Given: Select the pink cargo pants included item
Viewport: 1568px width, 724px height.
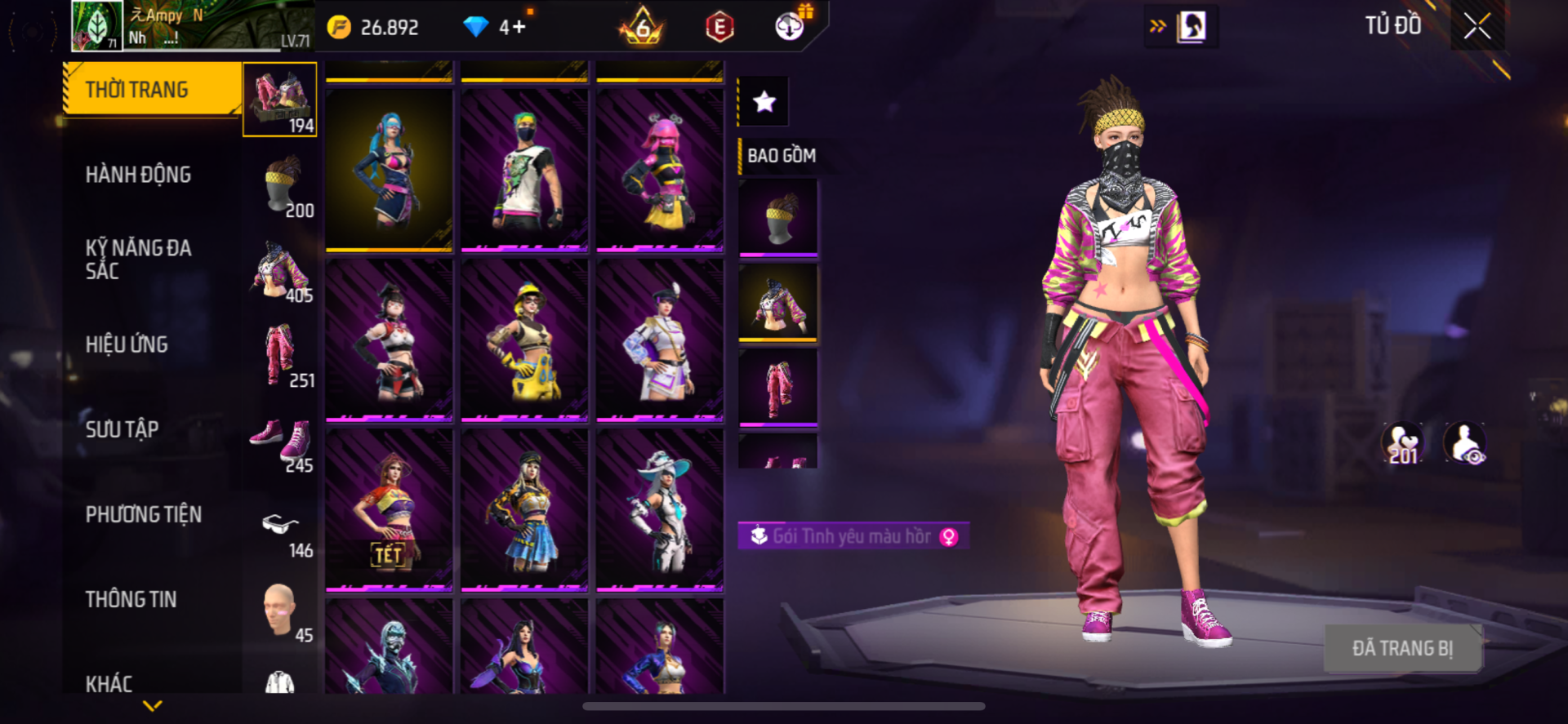Looking at the screenshot, I should [777, 388].
